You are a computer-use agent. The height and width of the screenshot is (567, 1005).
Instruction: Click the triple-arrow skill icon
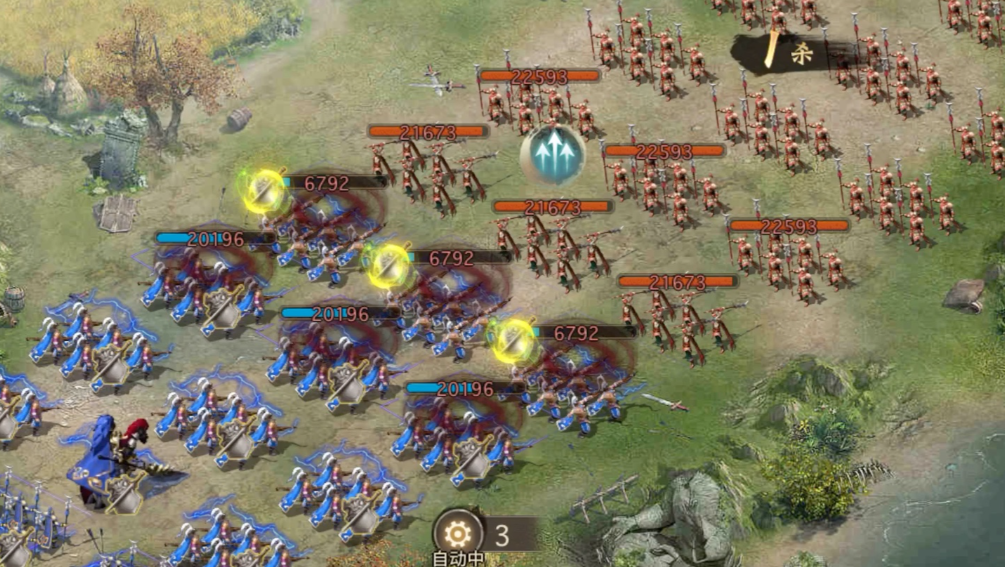pyautogui.click(x=552, y=154)
